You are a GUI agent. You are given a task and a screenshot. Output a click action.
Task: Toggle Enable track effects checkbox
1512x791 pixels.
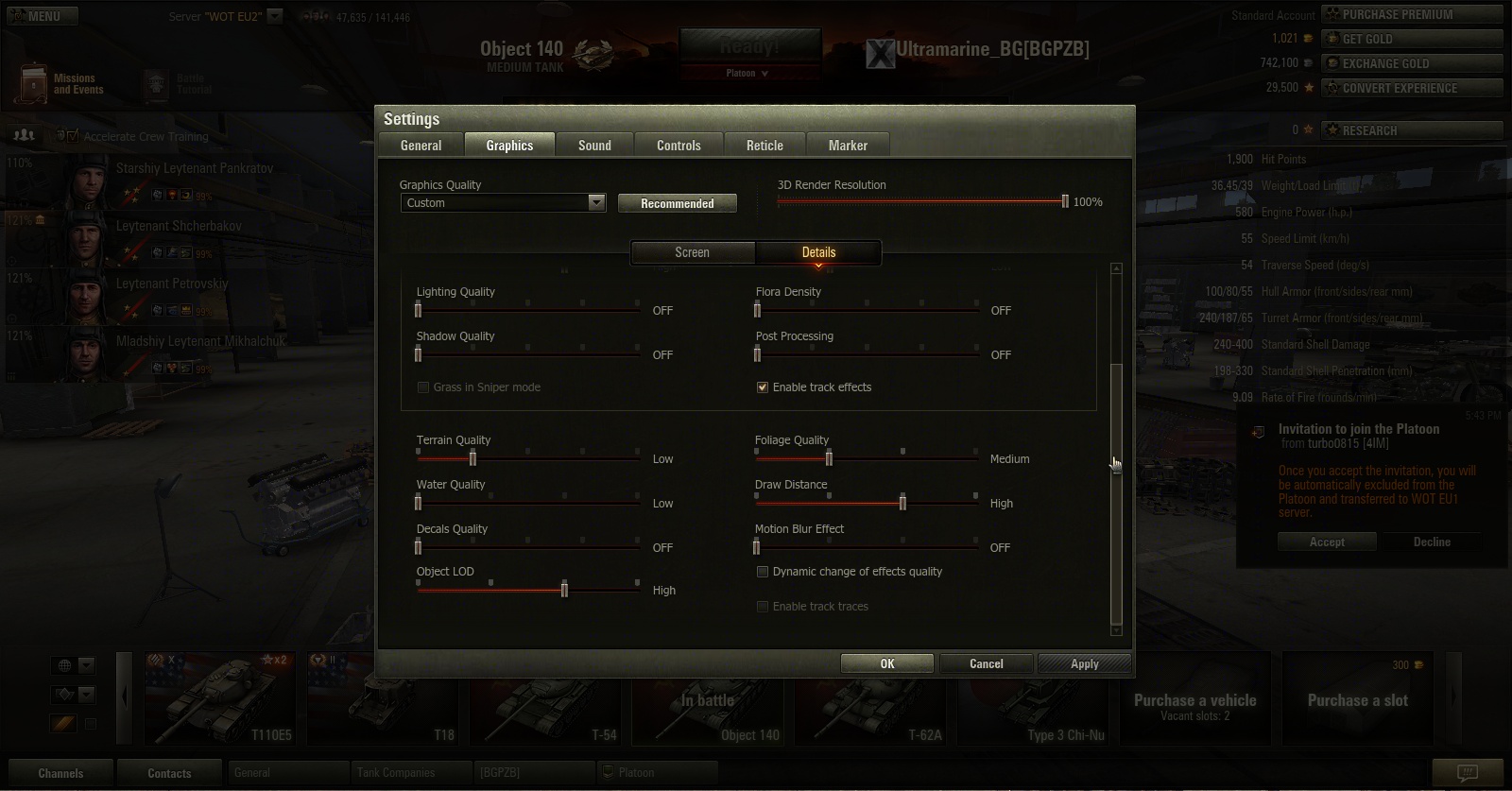[763, 387]
